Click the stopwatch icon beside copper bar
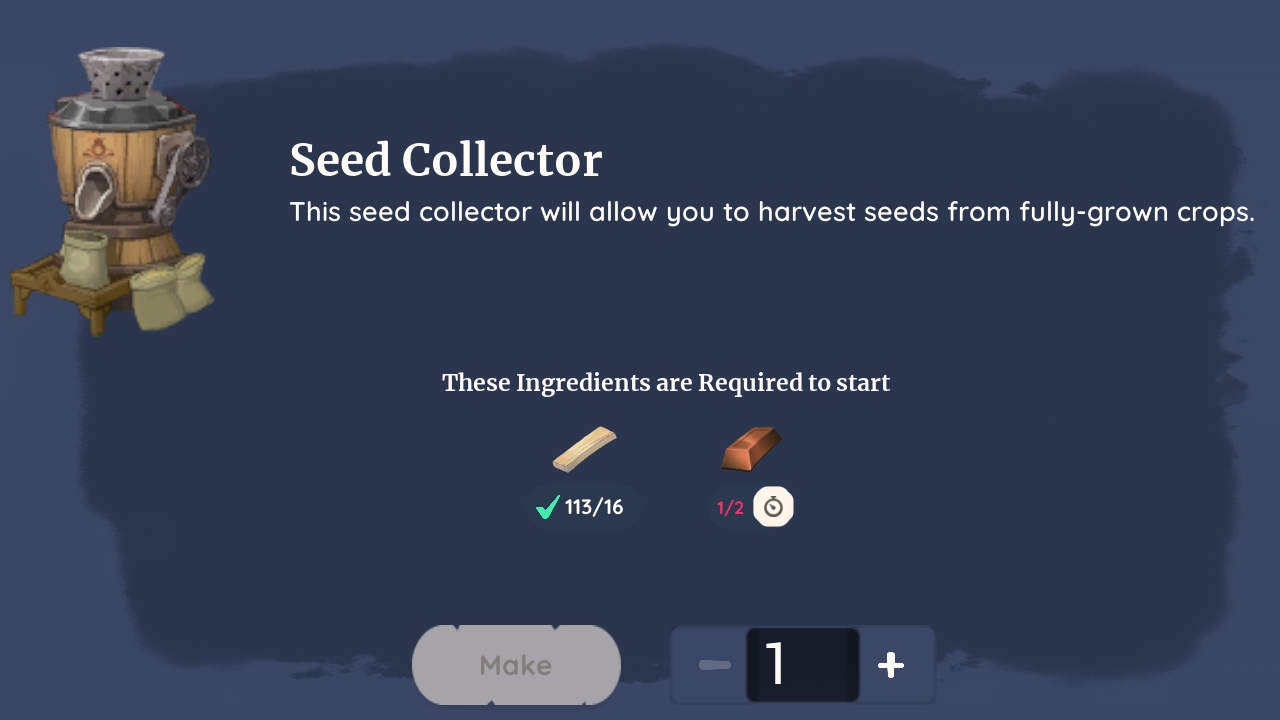 point(771,506)
